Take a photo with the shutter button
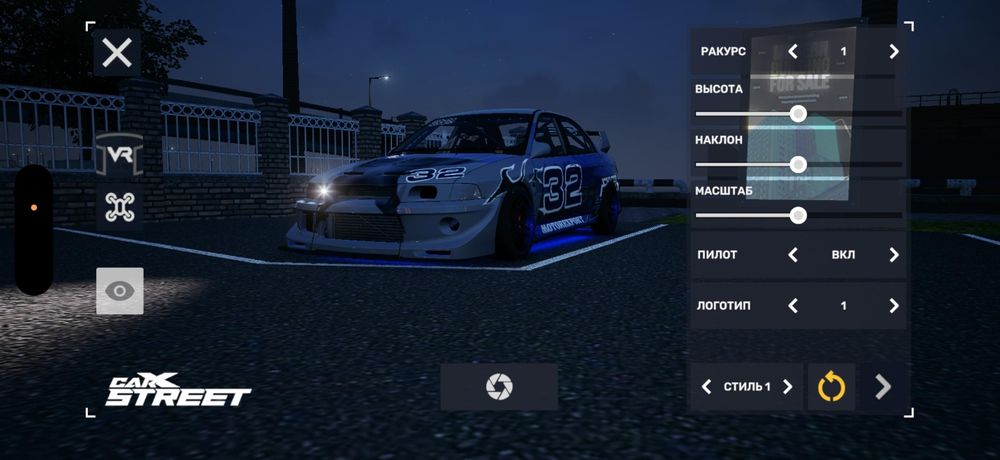 499,387
